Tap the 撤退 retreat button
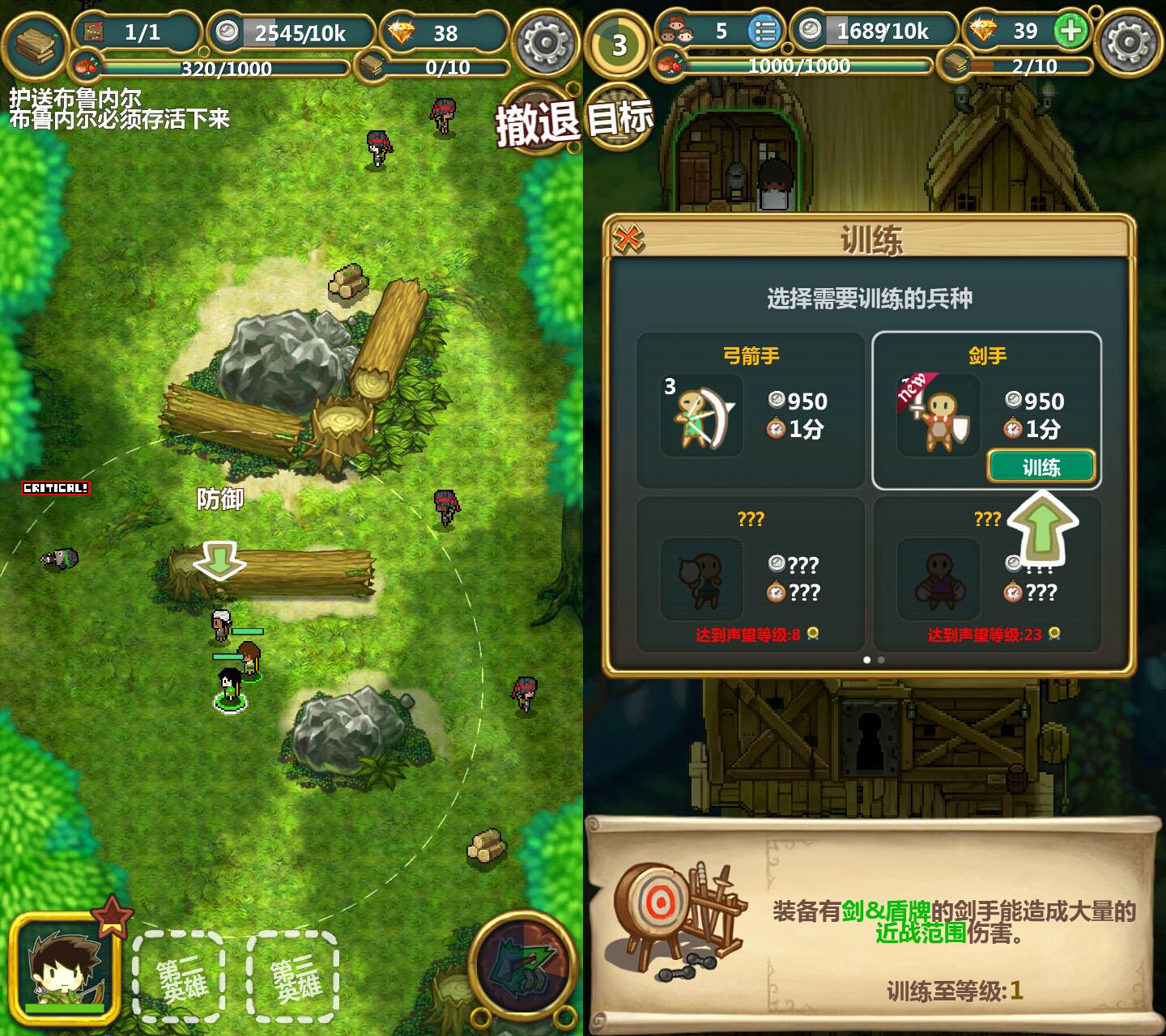Screen dimensions: 1166x1036 pos(537,123)
